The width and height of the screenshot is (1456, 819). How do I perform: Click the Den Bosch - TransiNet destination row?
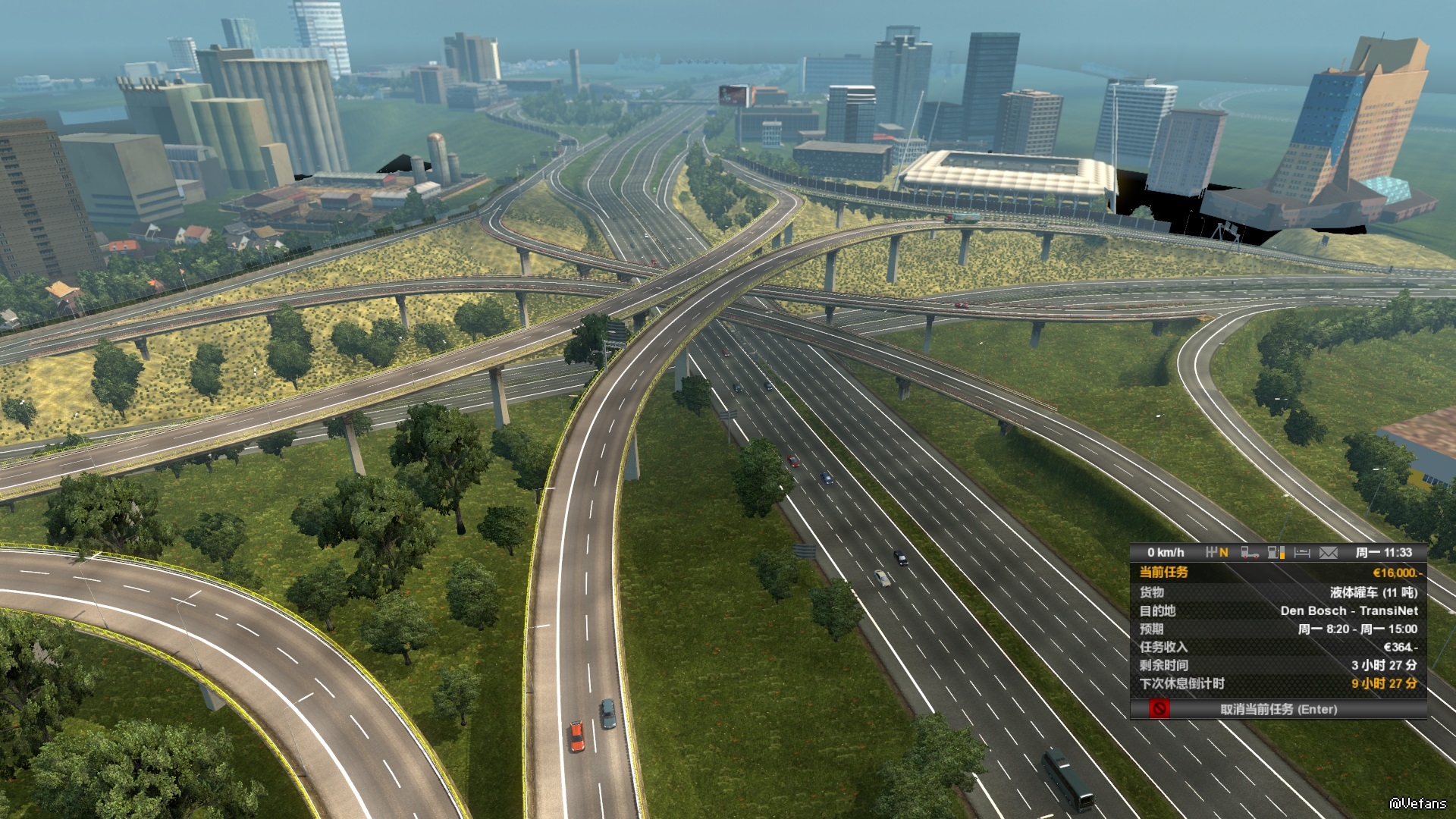pyautogui.click(x=1278, y=610)
